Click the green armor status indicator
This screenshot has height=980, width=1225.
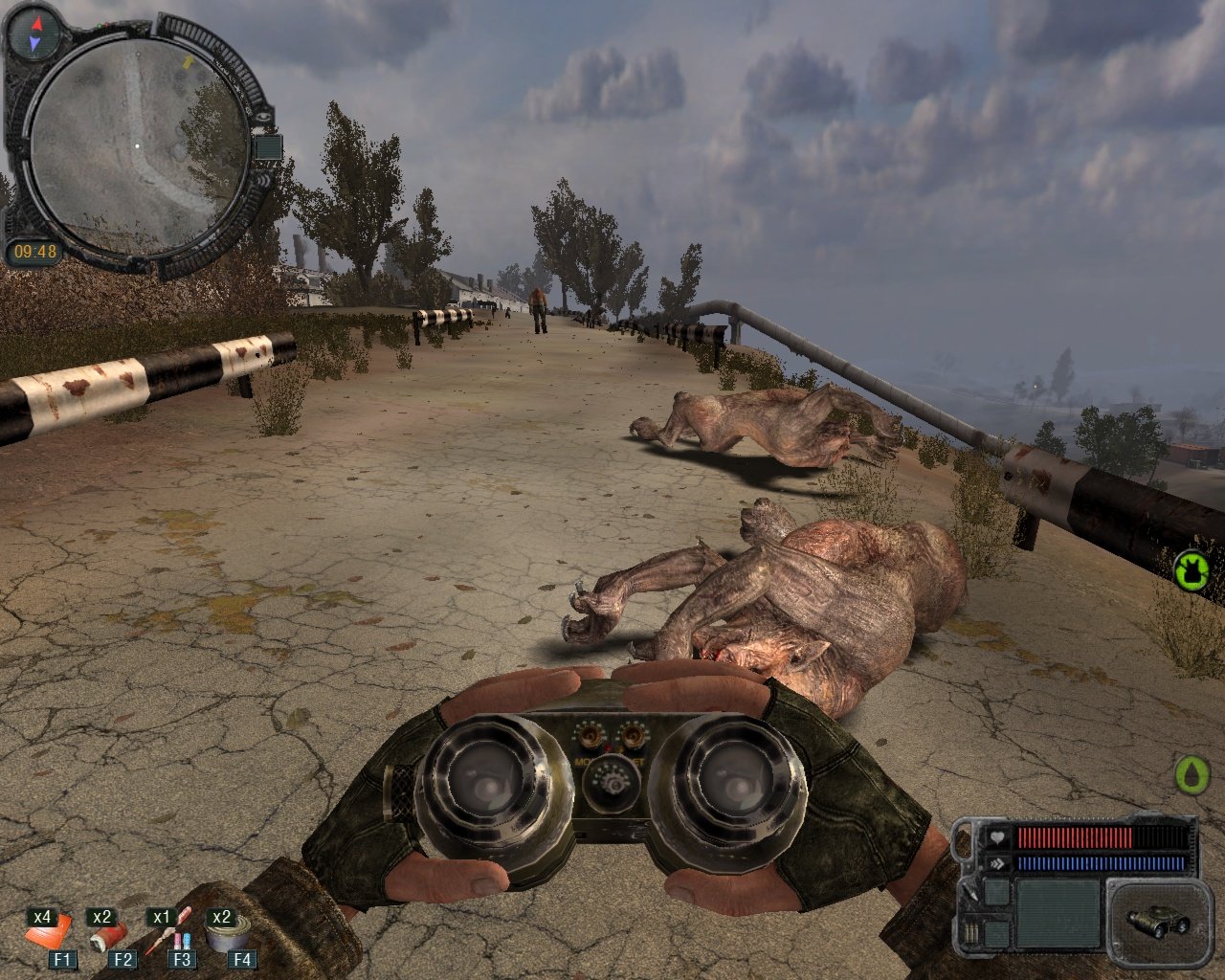point(1192,569)
